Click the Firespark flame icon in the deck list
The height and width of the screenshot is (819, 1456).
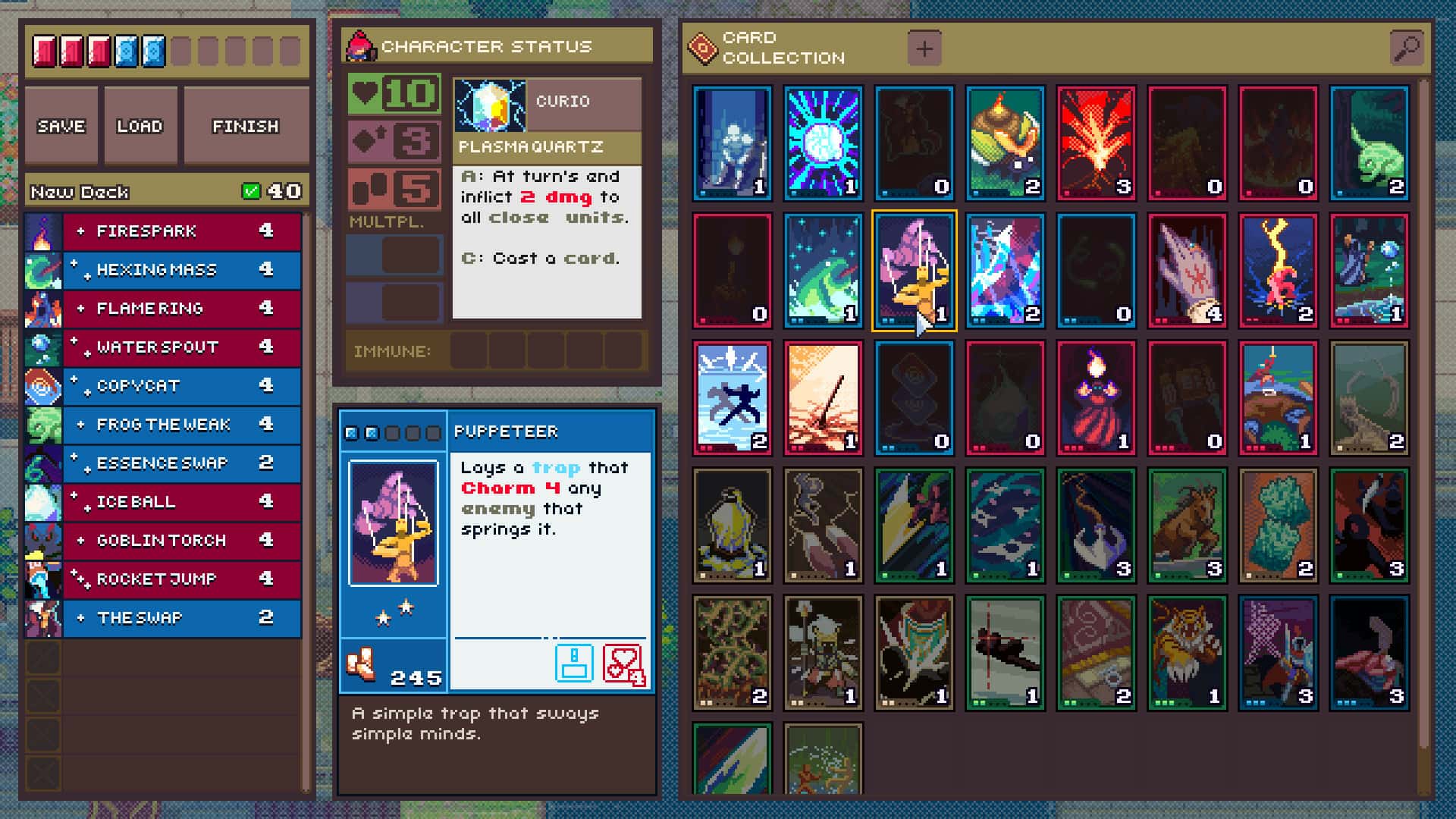pos(44,231)
